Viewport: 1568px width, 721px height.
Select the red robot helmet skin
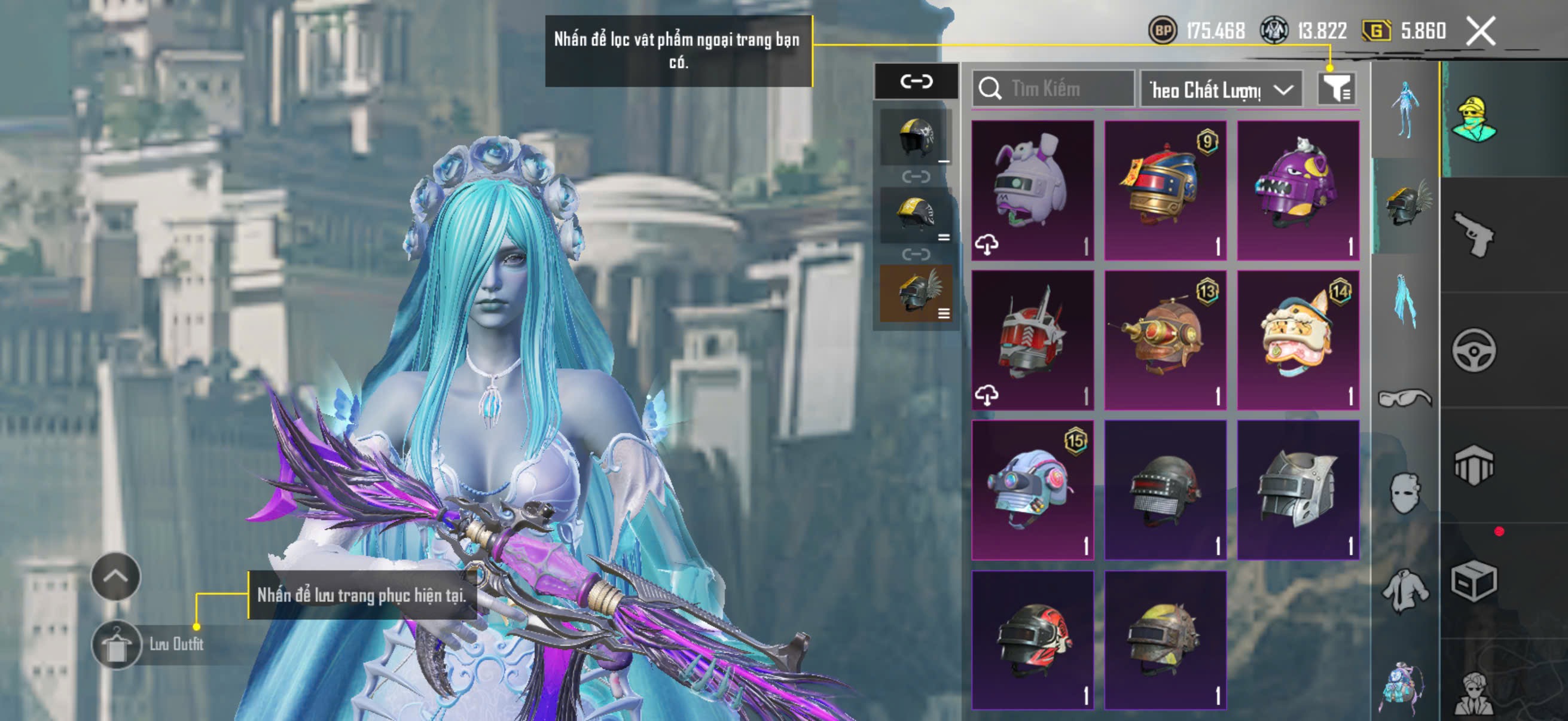pos(1032,340)
